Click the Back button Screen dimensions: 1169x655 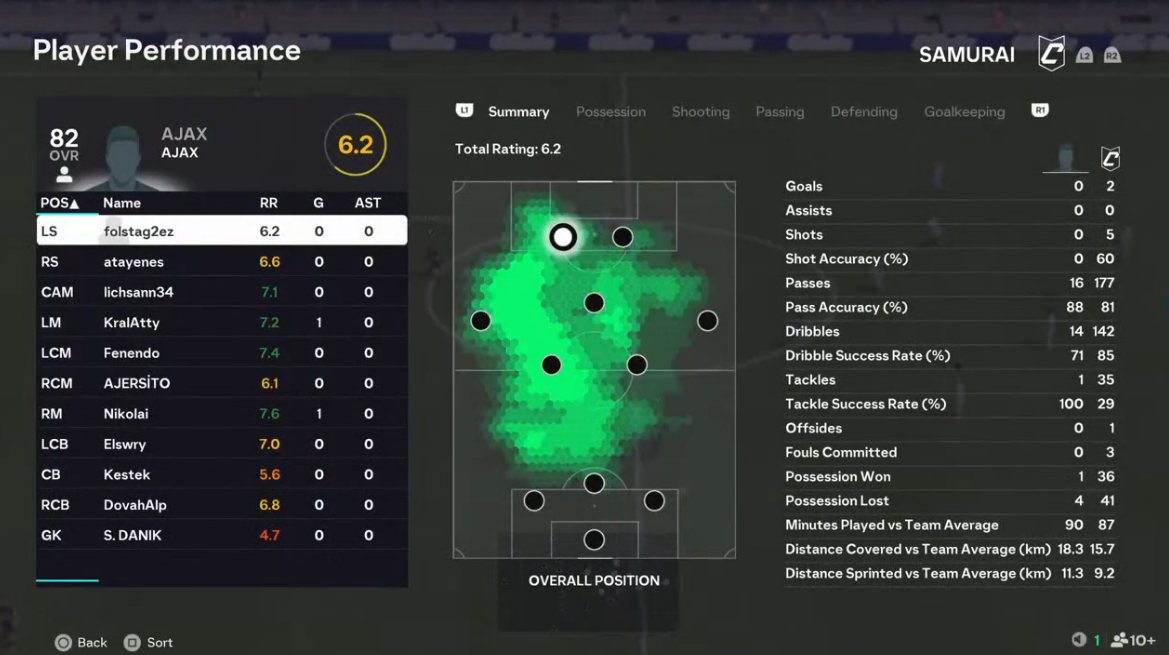81,643
